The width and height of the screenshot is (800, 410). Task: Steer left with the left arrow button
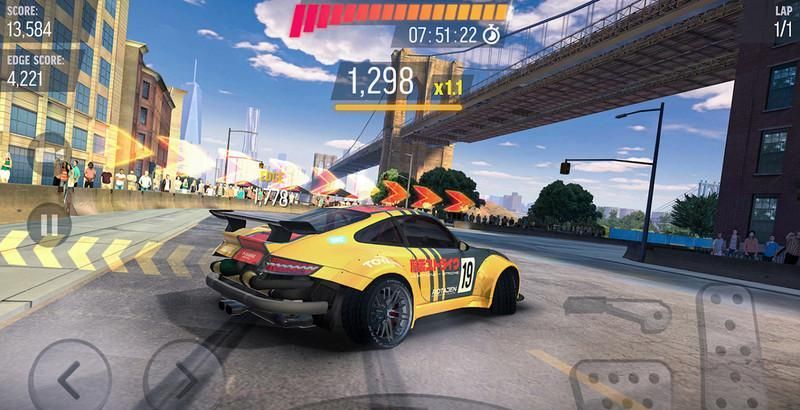(69, 378)
